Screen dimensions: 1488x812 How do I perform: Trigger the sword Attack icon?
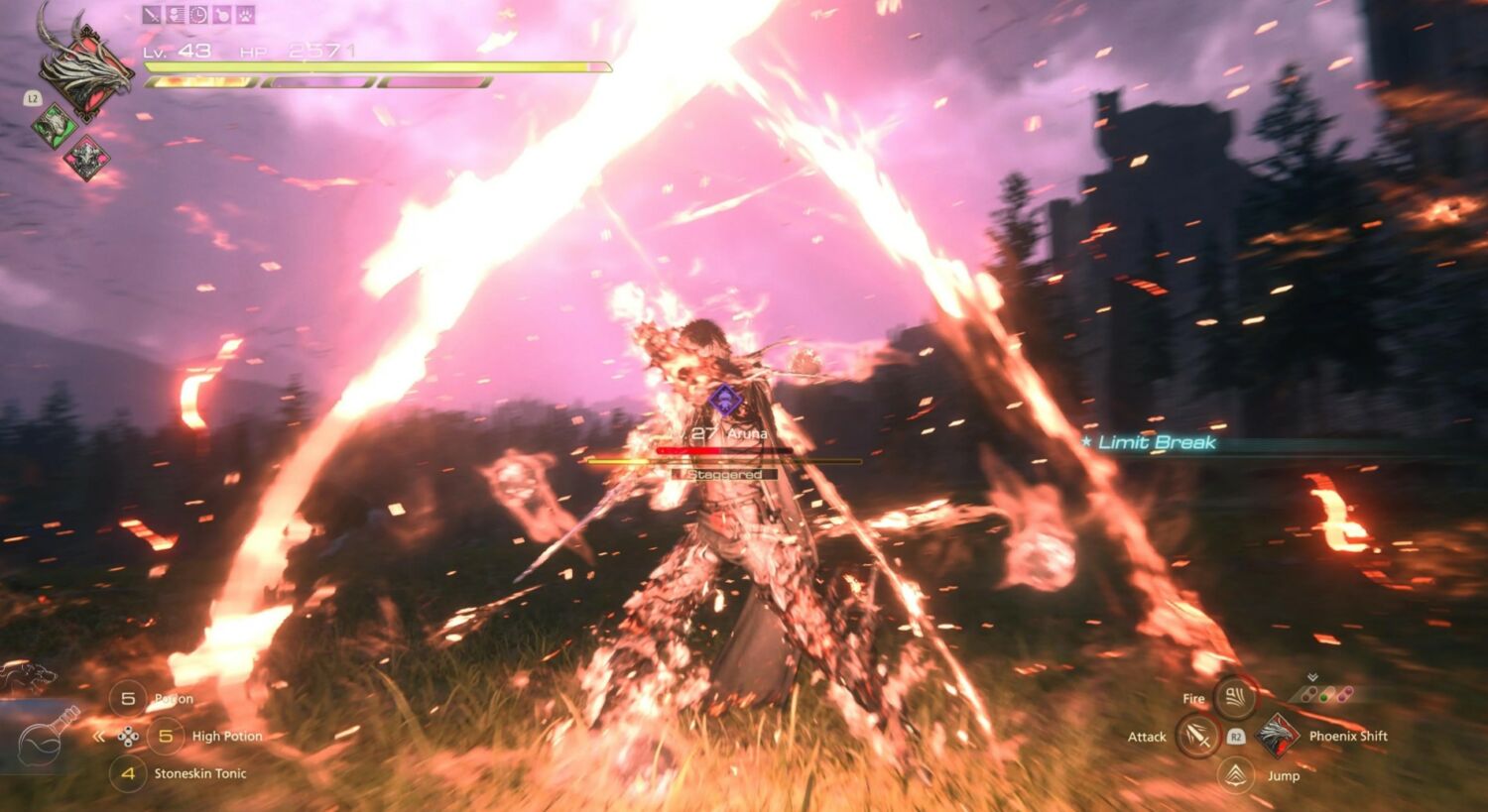(1197, 737)
